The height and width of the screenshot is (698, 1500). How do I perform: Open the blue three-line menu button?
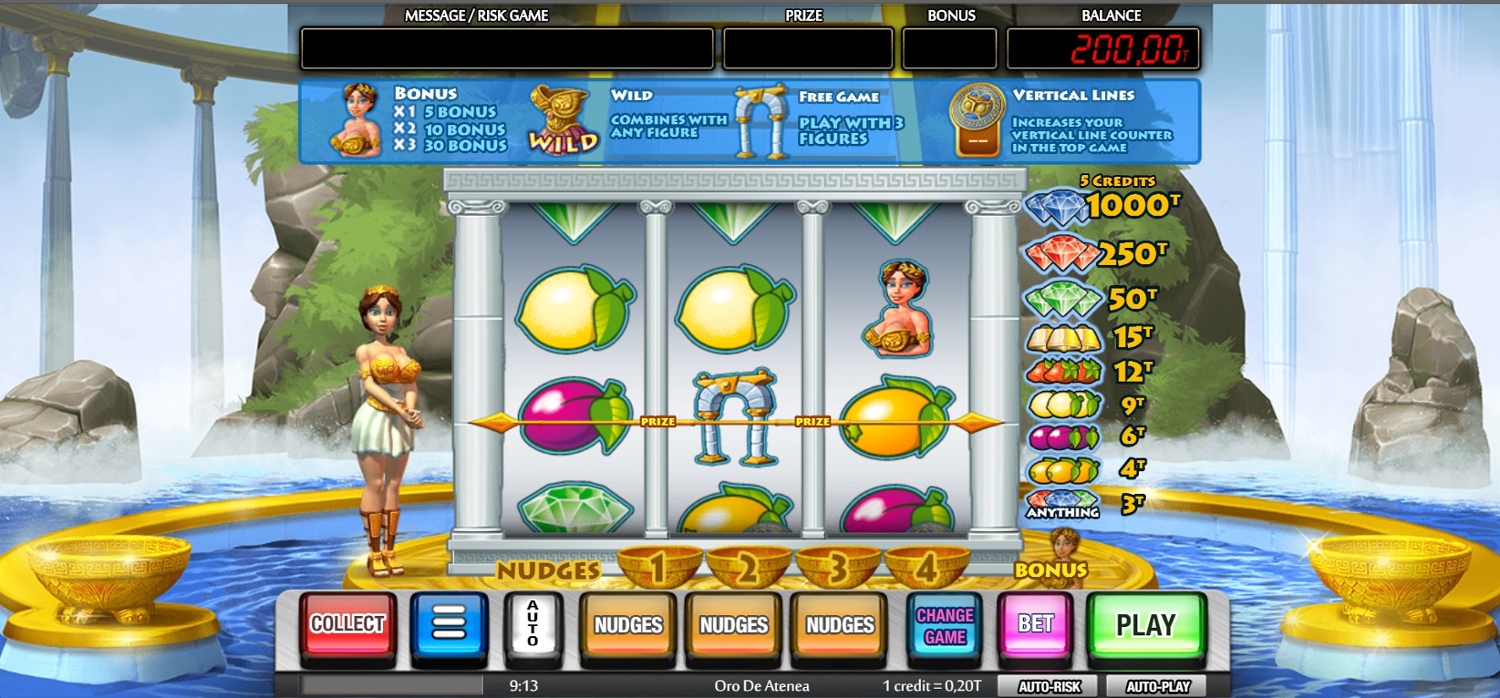(449, 626)
